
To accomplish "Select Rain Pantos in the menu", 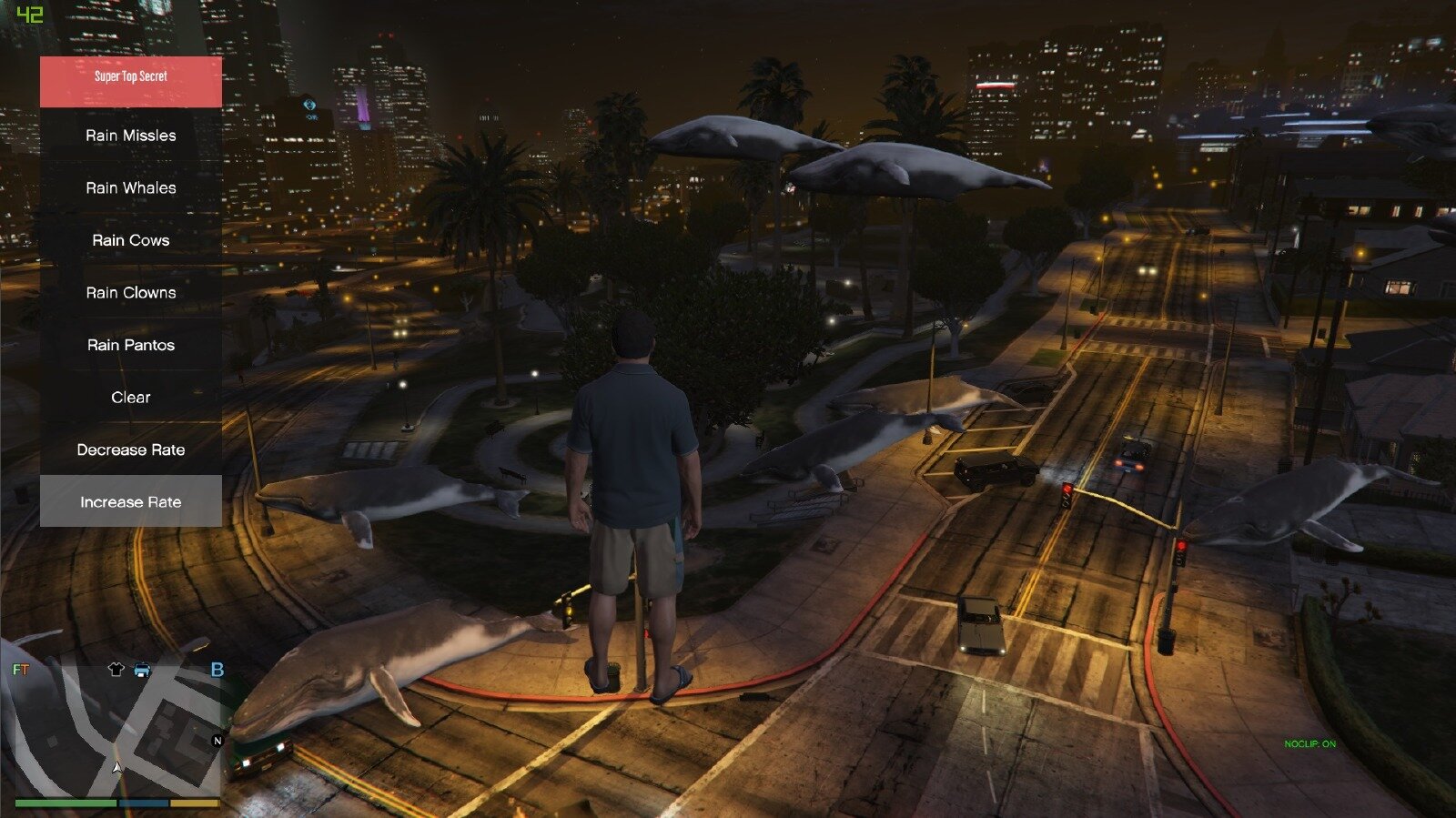I will 131,345.
